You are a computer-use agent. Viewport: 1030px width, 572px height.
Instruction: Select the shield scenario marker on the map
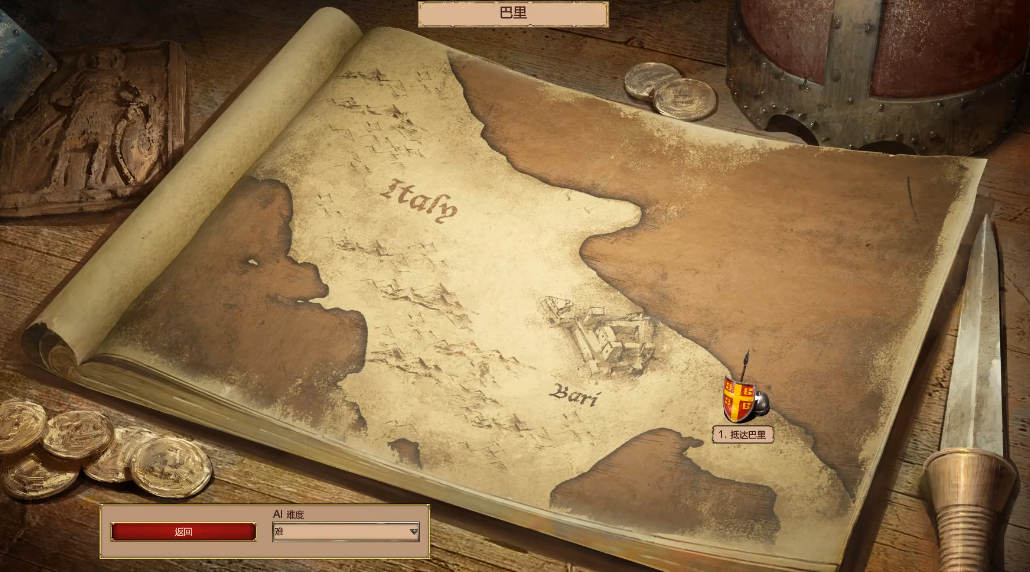tap(740, 399)
